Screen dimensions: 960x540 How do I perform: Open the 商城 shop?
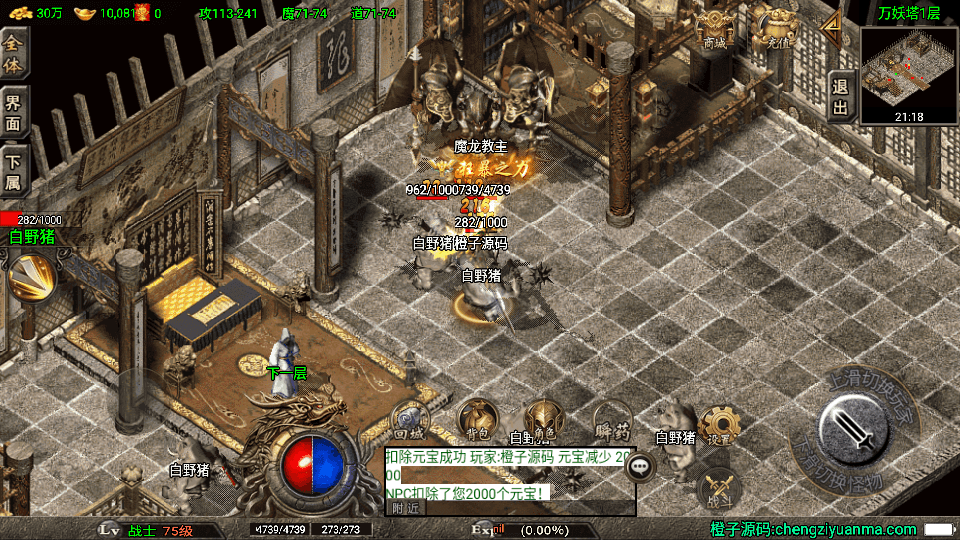coord(714,30)
